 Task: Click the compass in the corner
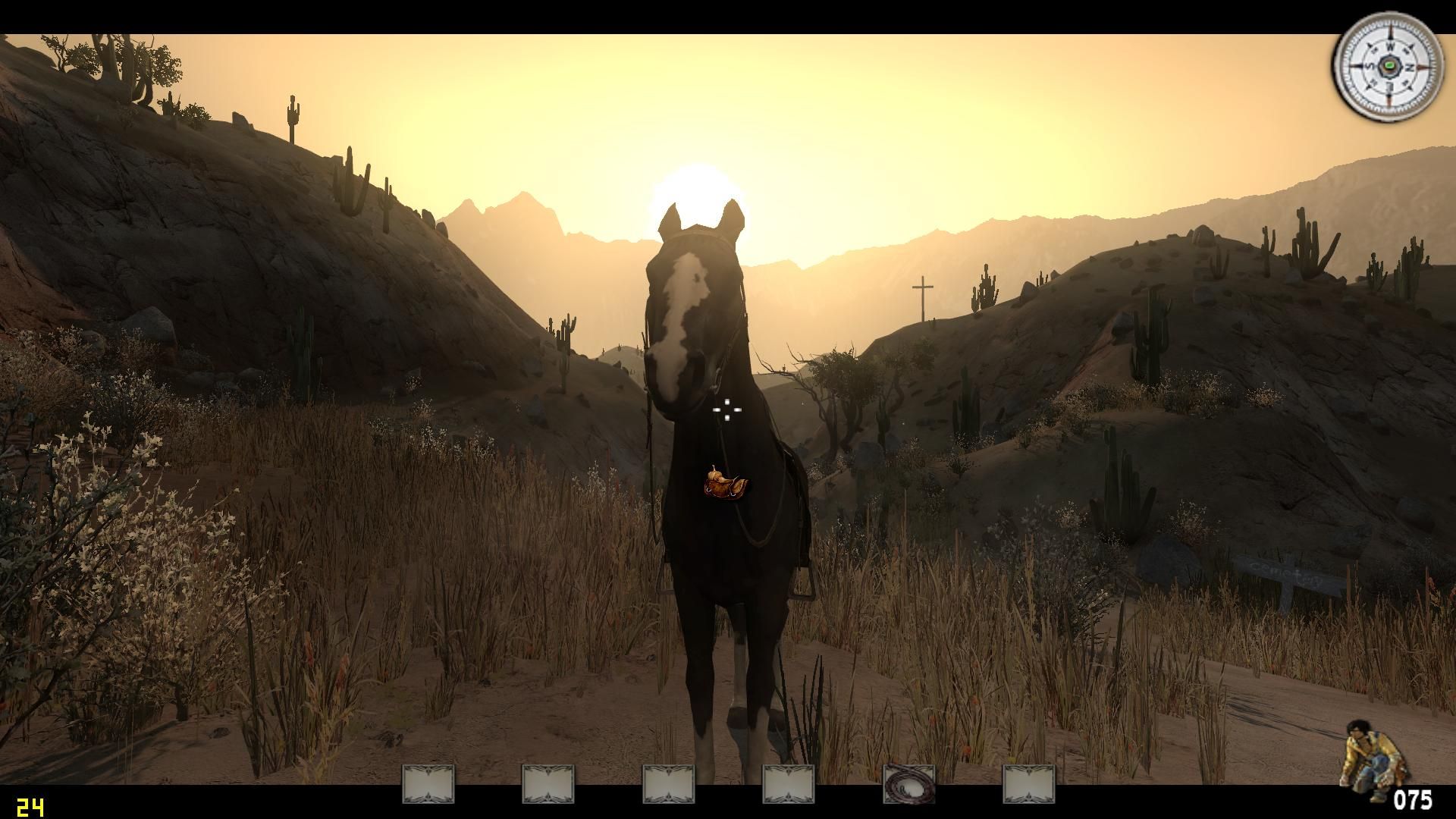coord(1389,67)
